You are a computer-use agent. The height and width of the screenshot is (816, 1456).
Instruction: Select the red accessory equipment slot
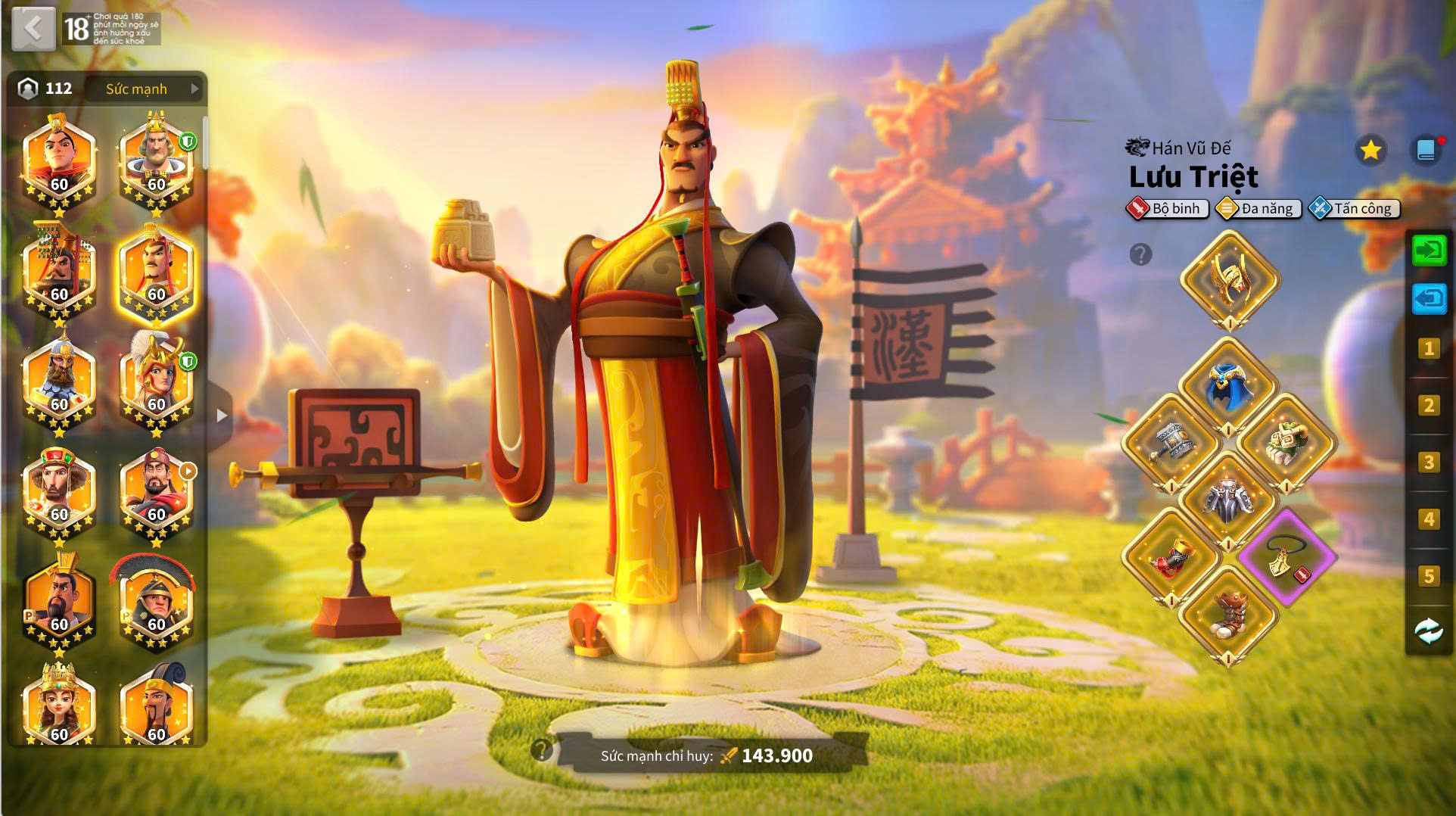click(x=1171, y=558)
